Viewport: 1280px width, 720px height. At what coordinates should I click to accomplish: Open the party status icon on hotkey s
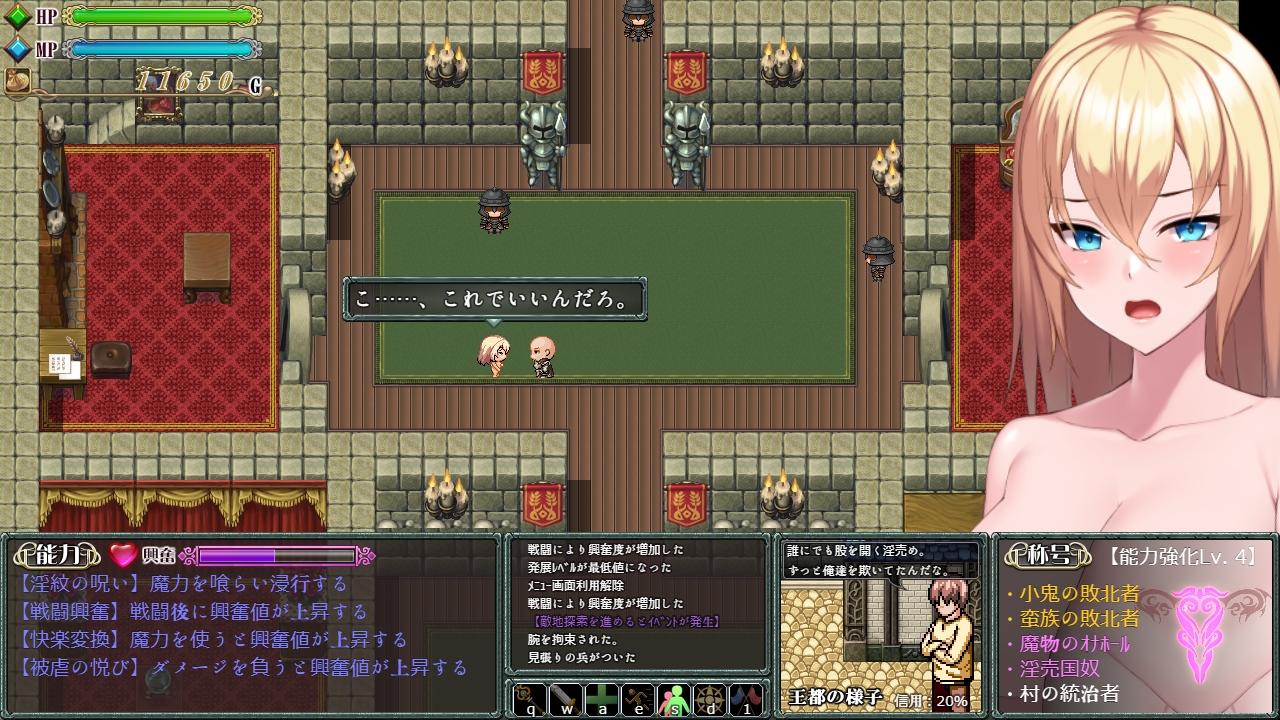pyautogui.click(x=674, y=701)
